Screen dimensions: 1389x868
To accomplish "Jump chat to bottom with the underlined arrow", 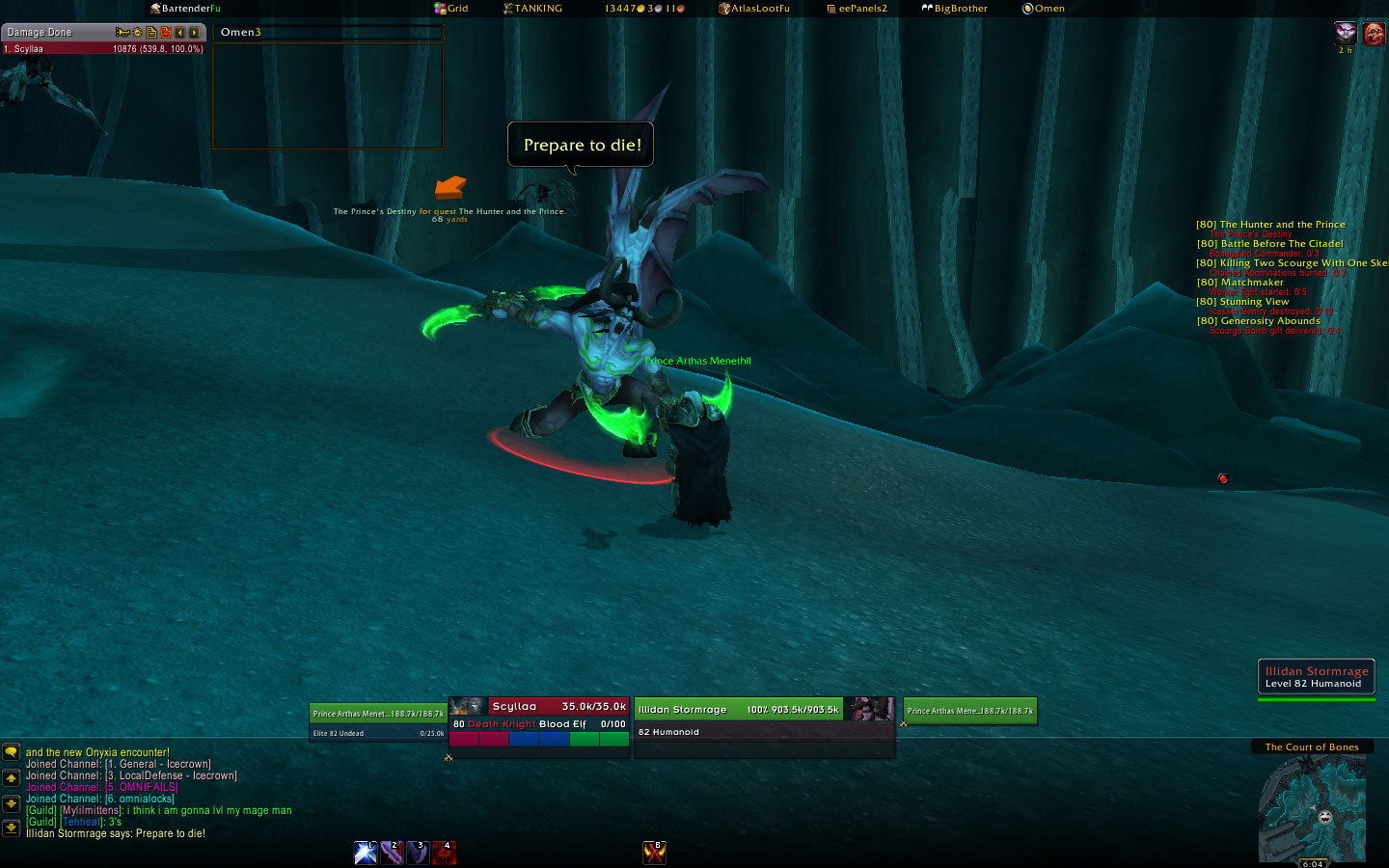I will (x=11, y=827).
